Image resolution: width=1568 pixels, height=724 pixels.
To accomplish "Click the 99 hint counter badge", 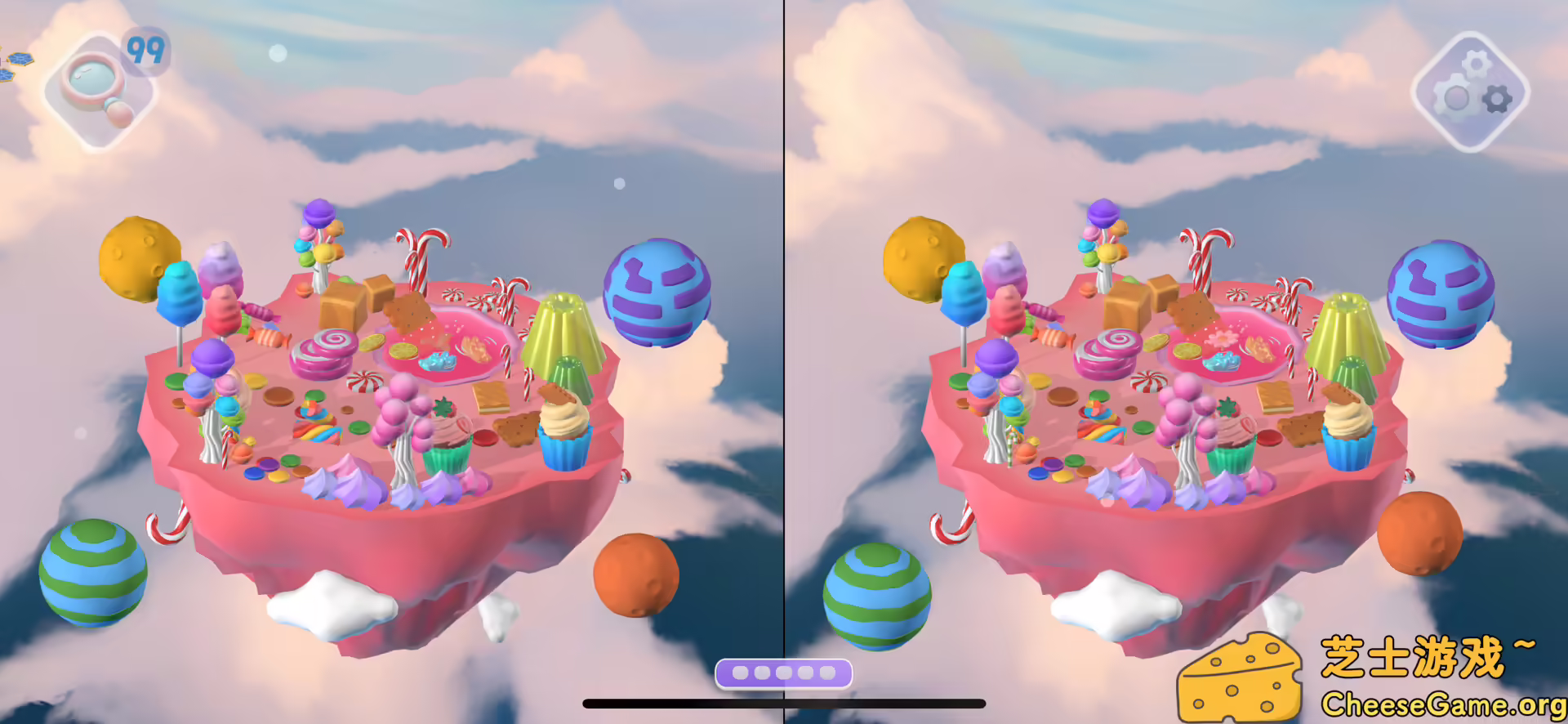I will click(147, 51).
